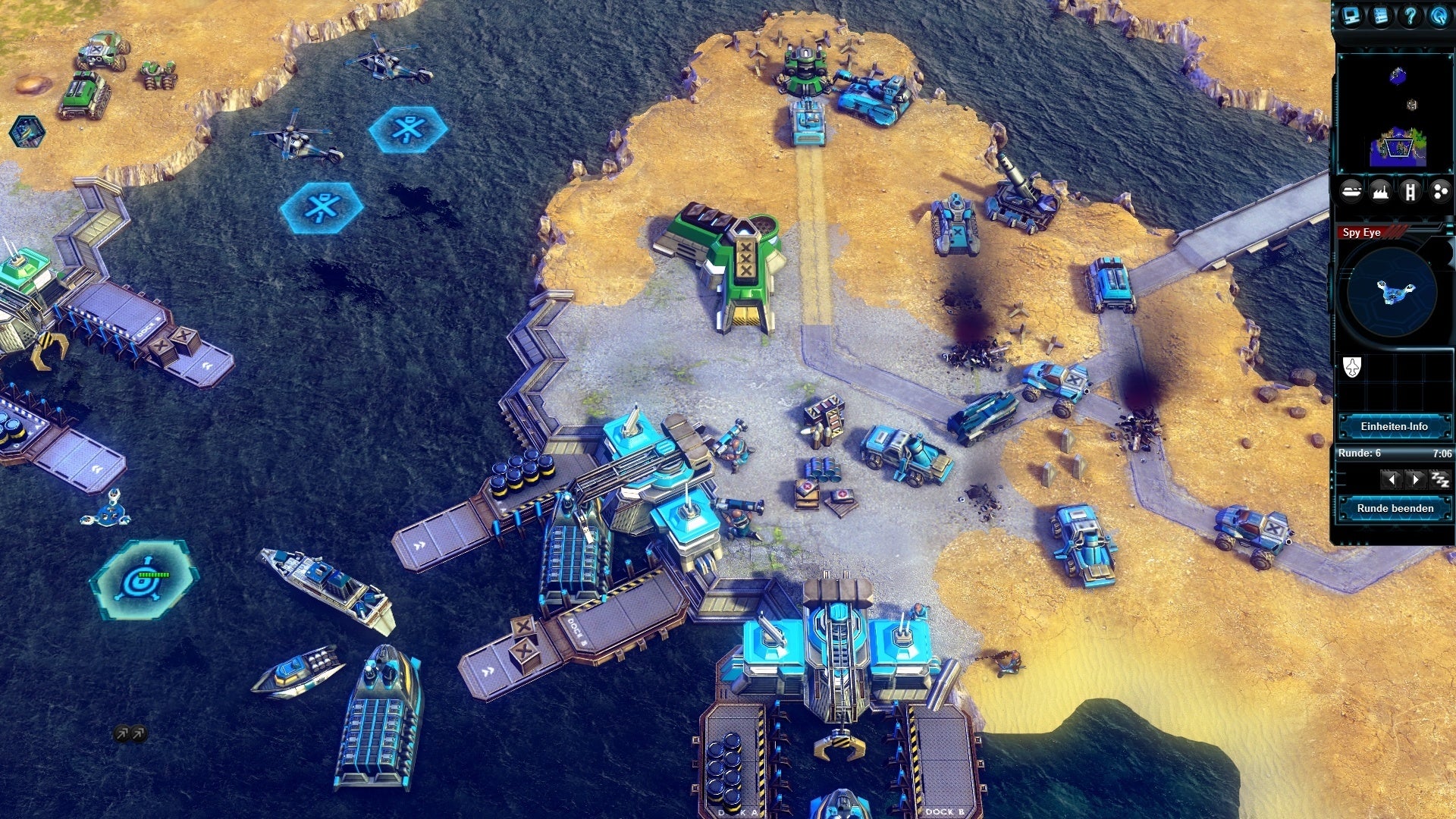
Task: Select the next unit with the right arrow
Action: point(1414,479)
